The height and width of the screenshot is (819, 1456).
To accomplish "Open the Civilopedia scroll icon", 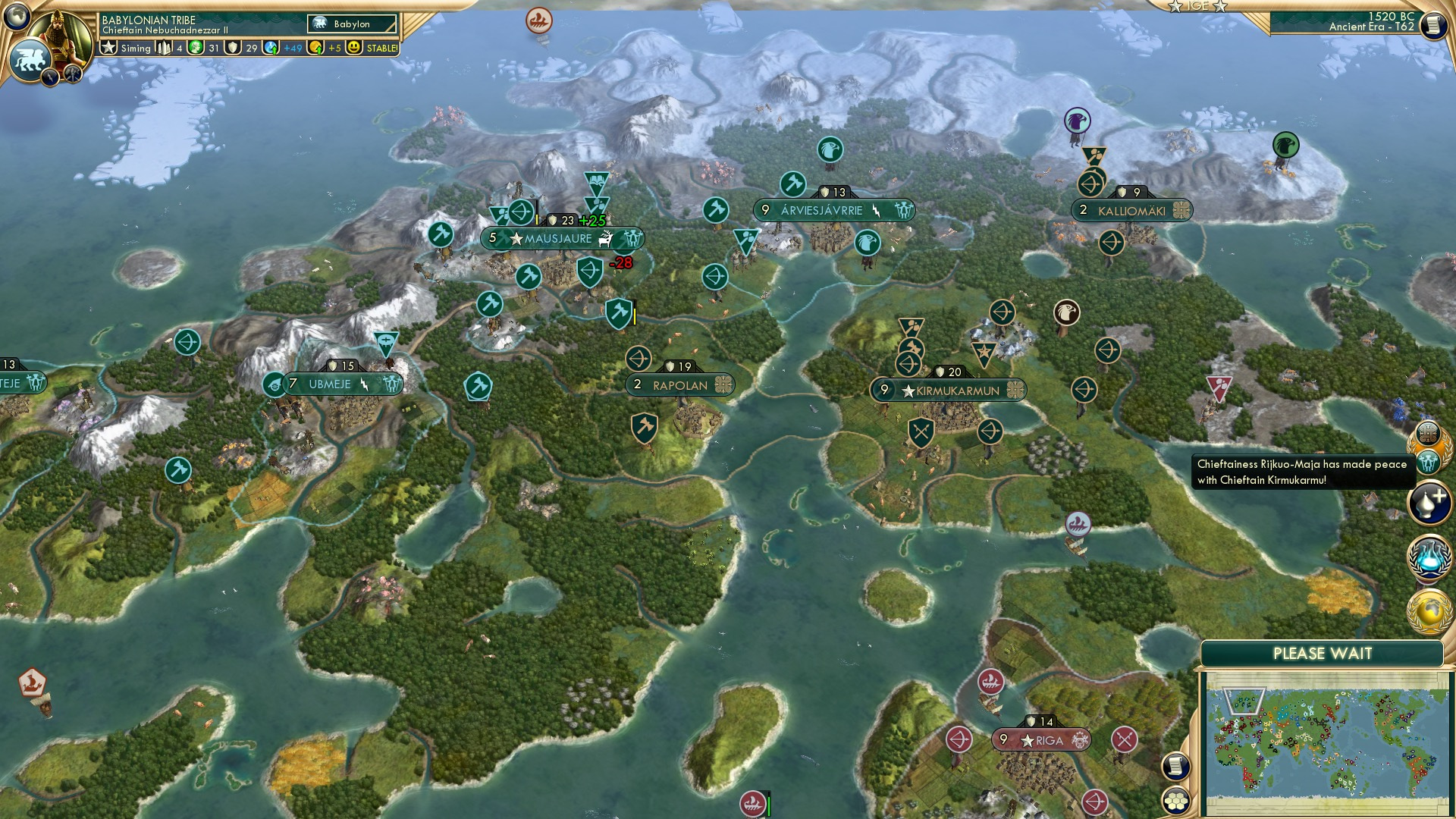I will tap(1175, 766).
